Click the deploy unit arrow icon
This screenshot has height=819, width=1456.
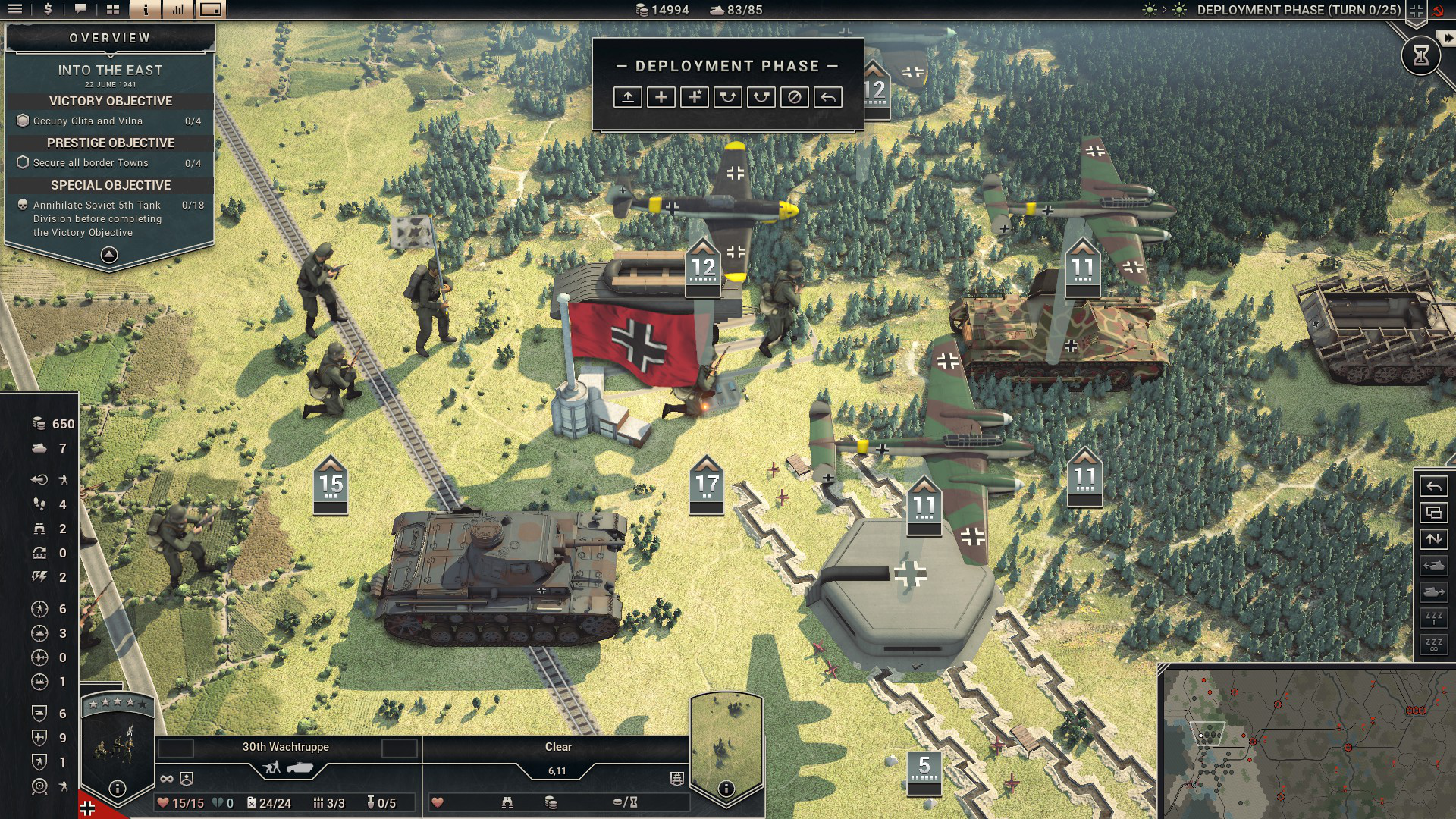pos(627,97)
